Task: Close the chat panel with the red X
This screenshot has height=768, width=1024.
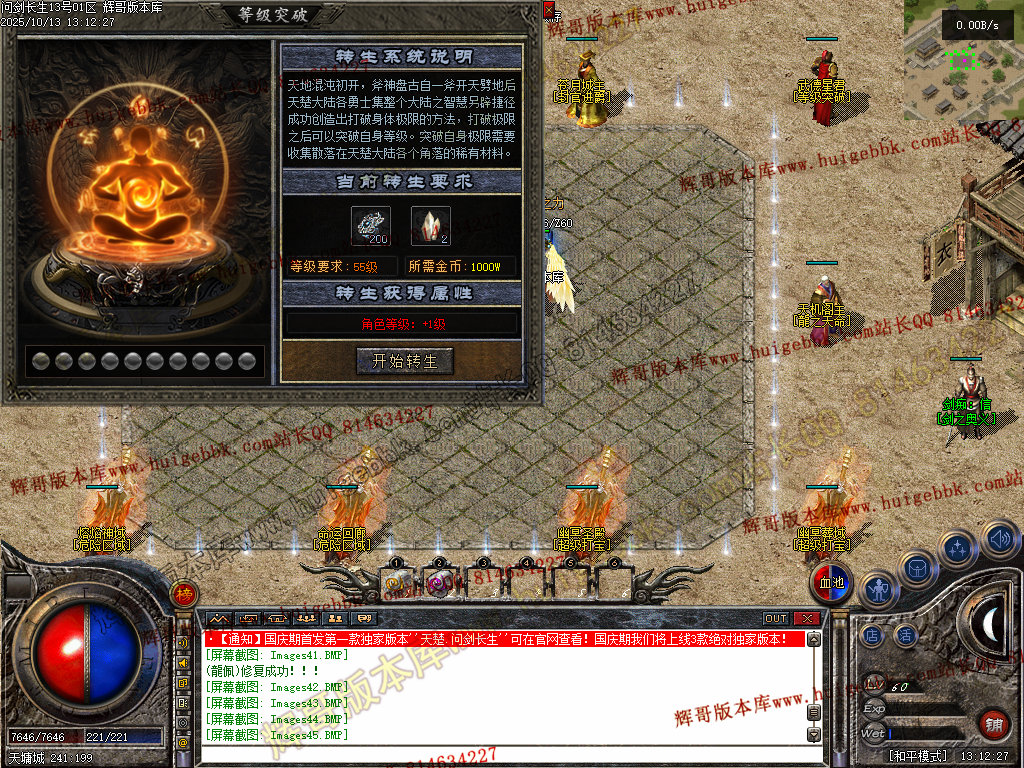Action: click(x=807, y=619)
